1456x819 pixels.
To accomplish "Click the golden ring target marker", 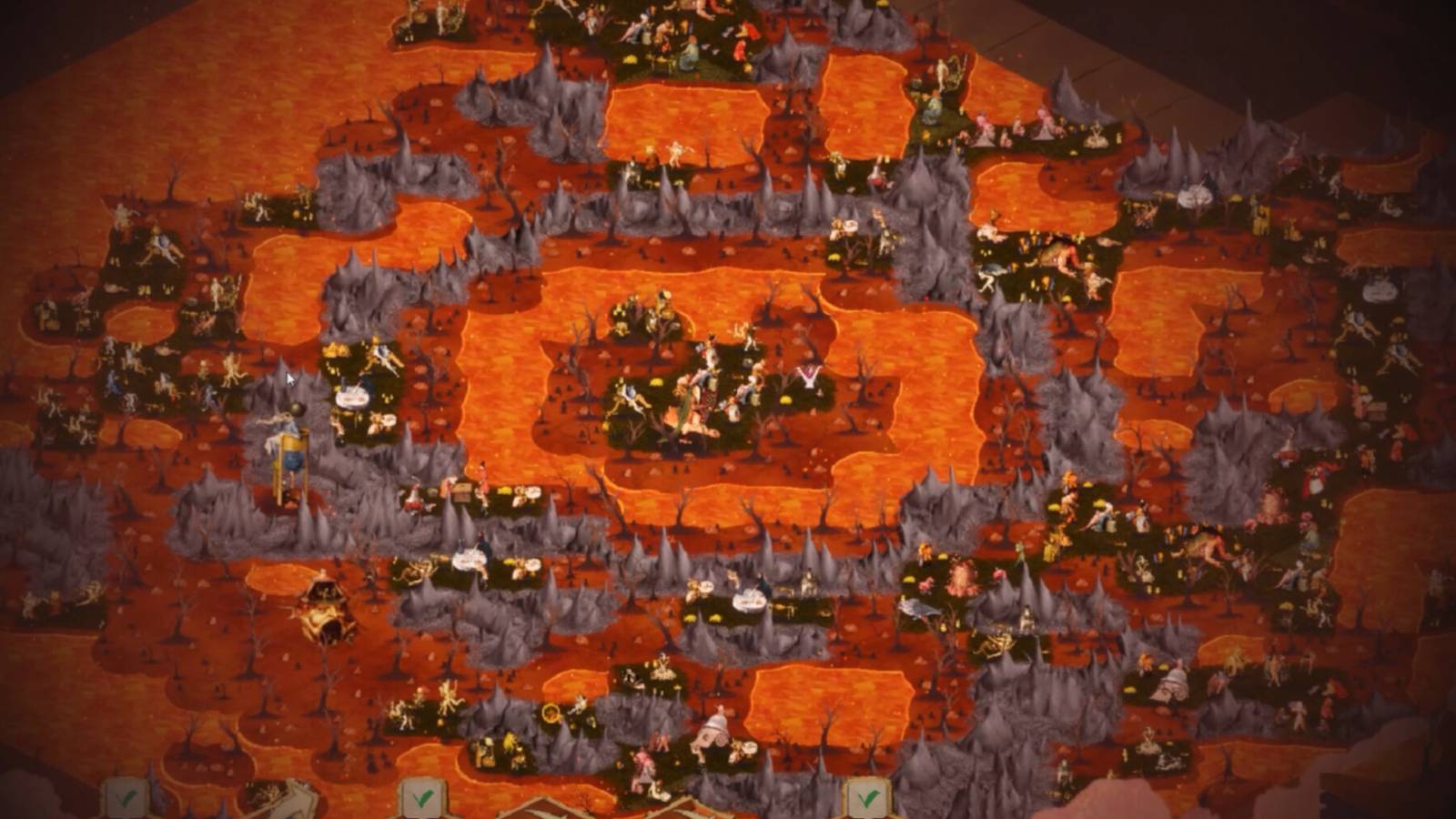I will tap(551, 712).
